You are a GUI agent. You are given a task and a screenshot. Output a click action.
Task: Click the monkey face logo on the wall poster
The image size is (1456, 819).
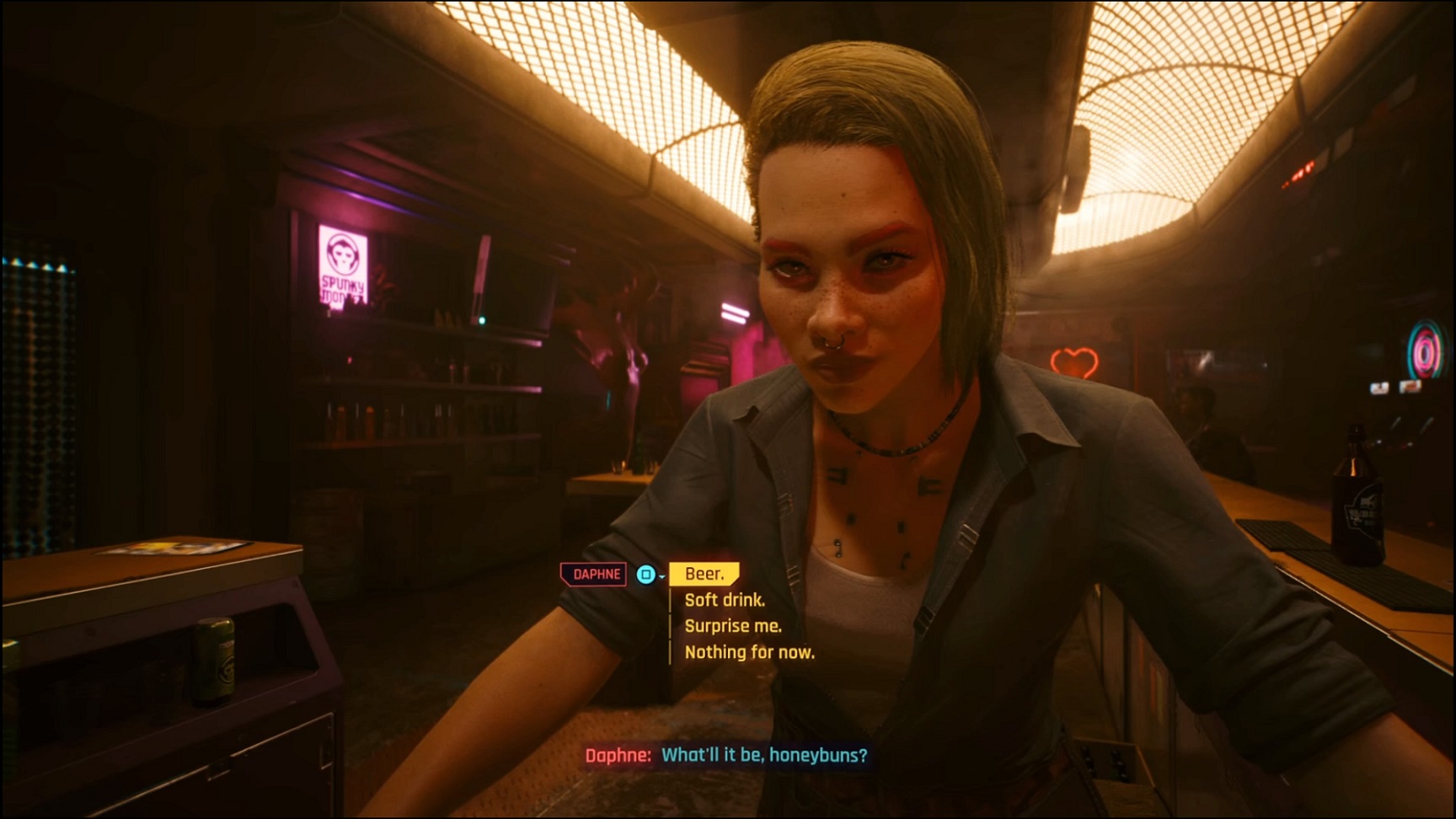[340, 253]
